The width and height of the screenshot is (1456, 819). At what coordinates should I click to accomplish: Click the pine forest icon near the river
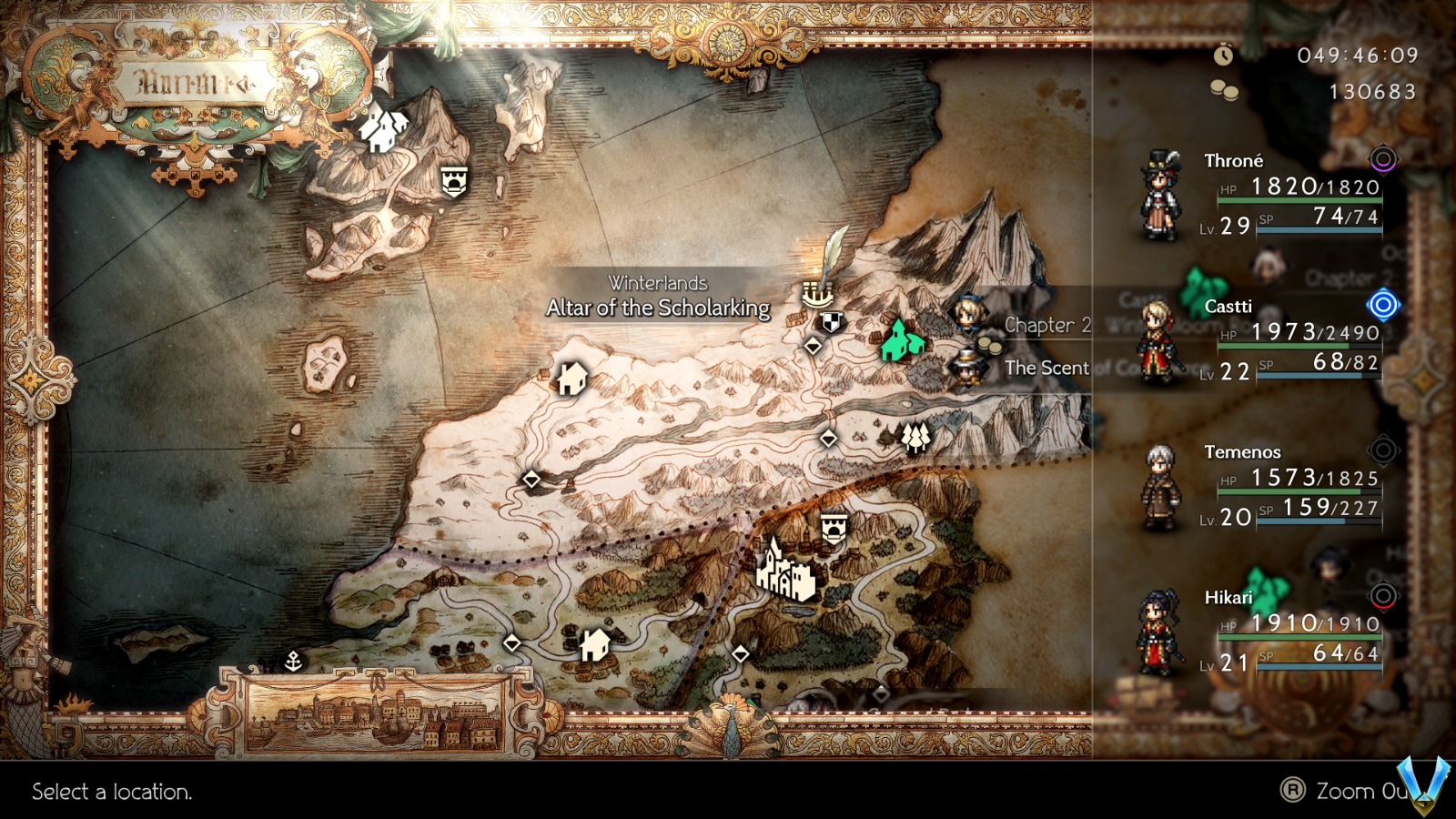pyautogui.click(x=915, y=438)
